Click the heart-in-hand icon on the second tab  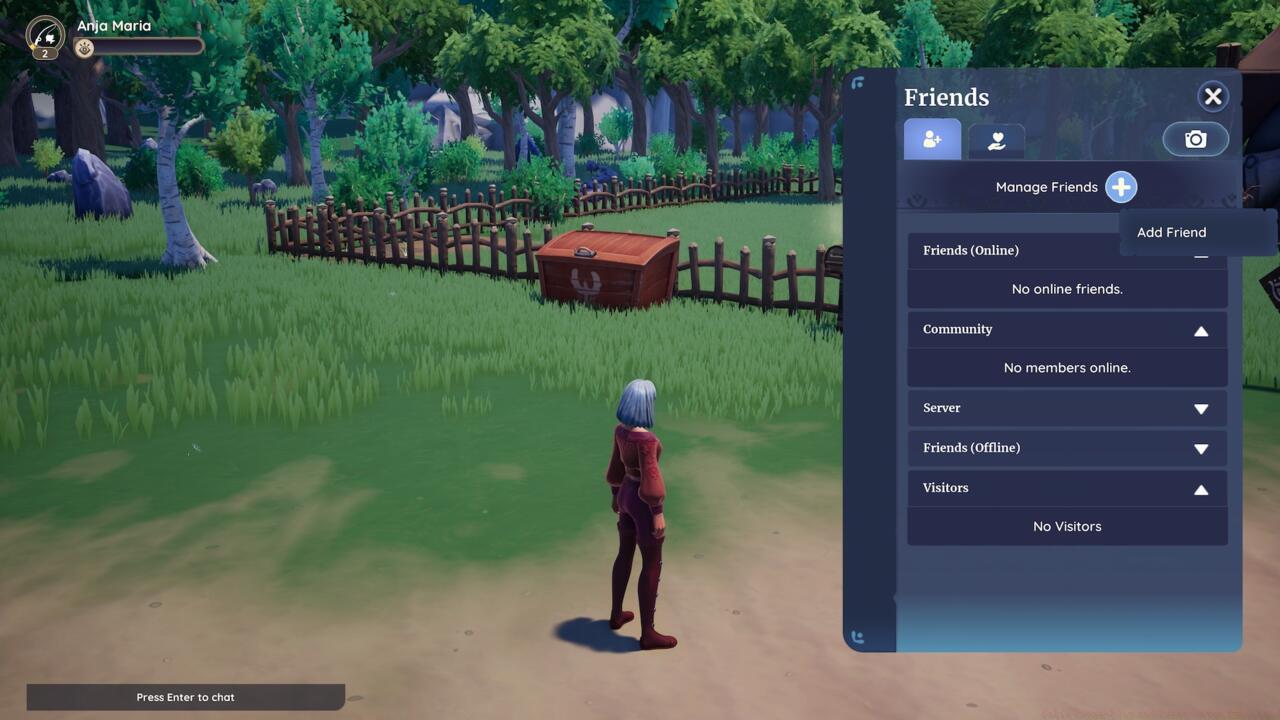(x=995, y=140)
